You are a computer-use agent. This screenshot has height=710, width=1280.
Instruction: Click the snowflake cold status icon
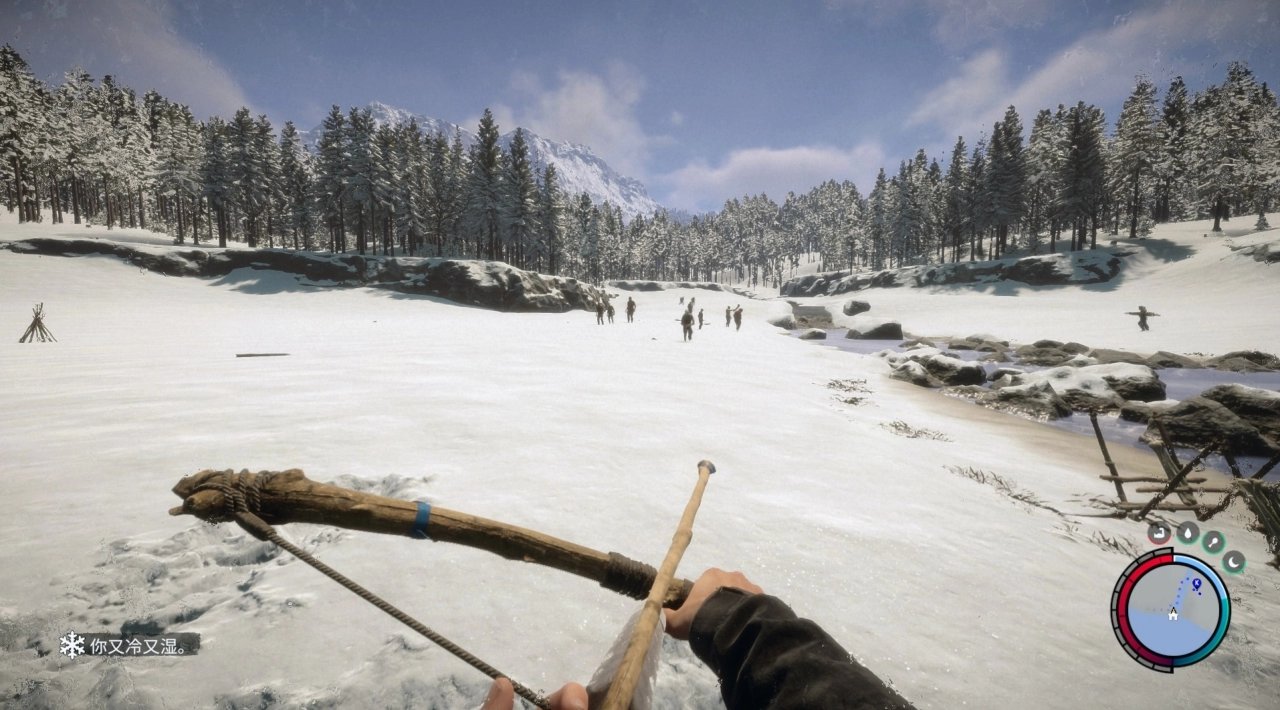click(x=72, y=645)
